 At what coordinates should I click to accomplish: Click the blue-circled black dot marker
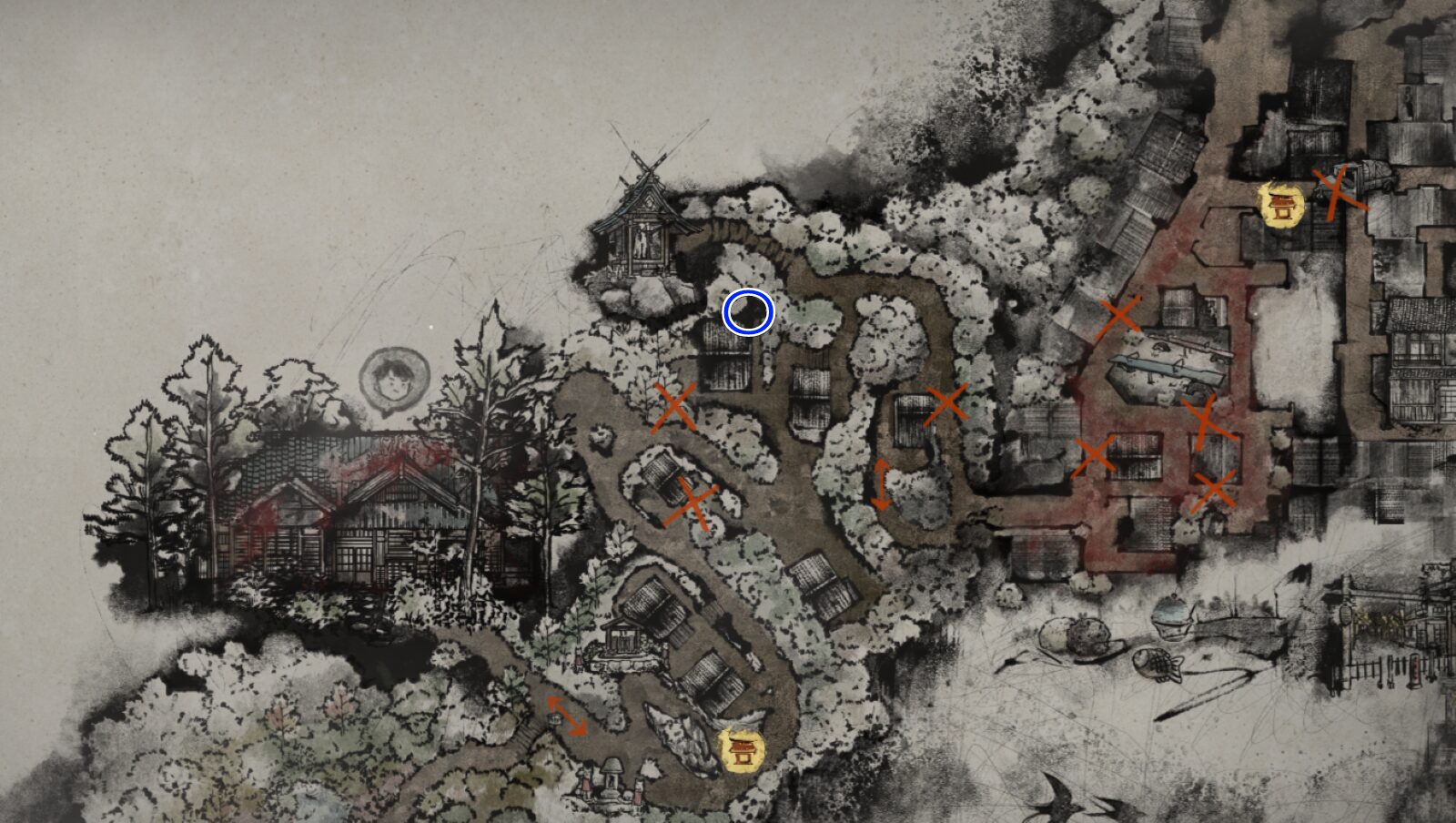tap(748, 312)
